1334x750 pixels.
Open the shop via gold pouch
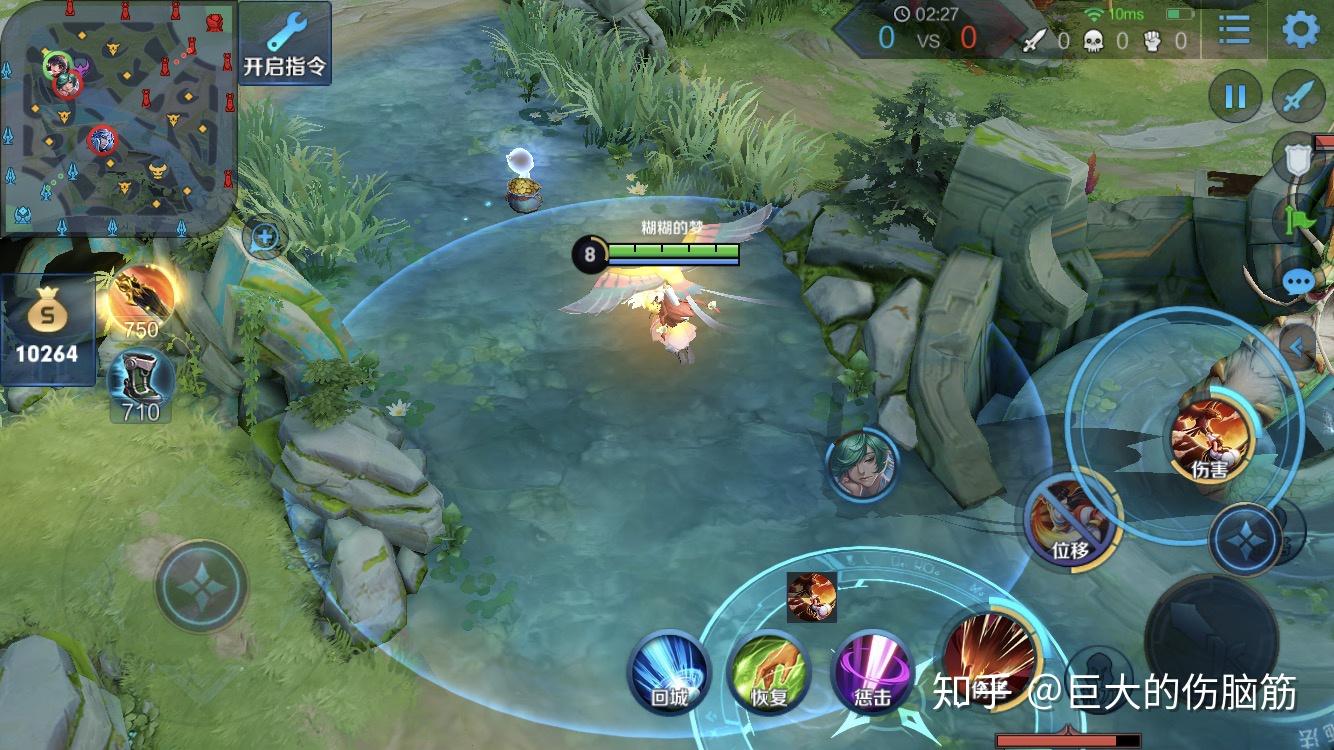point(47,329)
